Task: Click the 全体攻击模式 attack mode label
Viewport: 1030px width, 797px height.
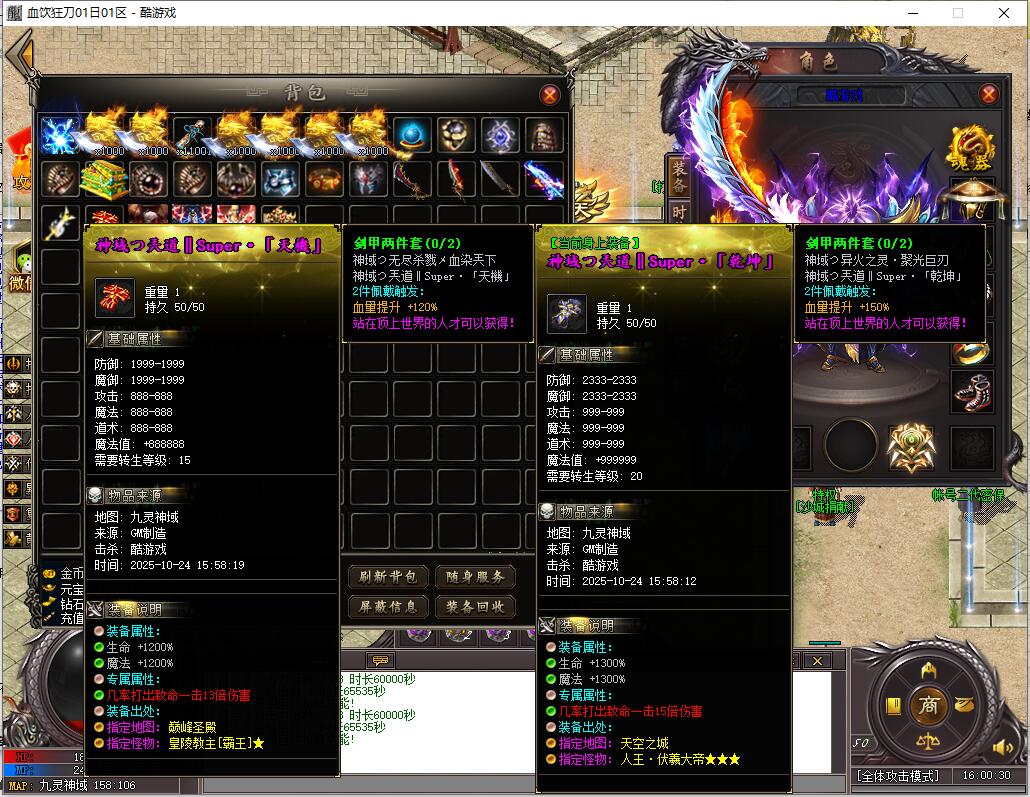Action: pos(897,776)
